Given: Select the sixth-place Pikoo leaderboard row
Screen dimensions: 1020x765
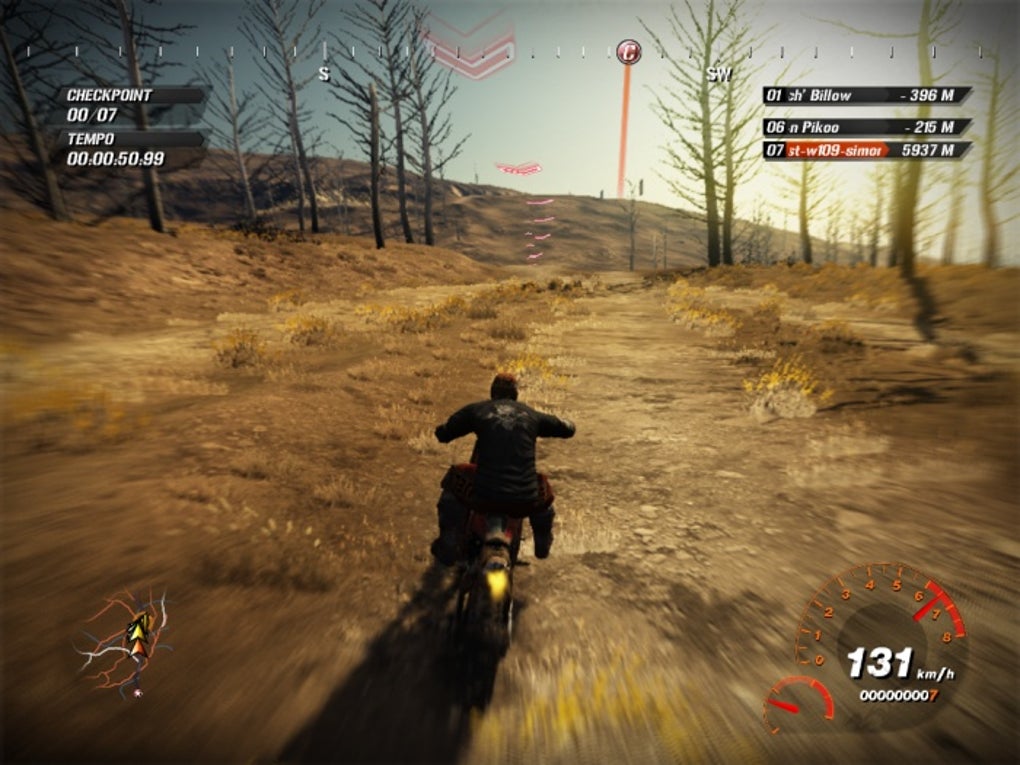Looking at the screenshot, I should [x=866, y=127].
